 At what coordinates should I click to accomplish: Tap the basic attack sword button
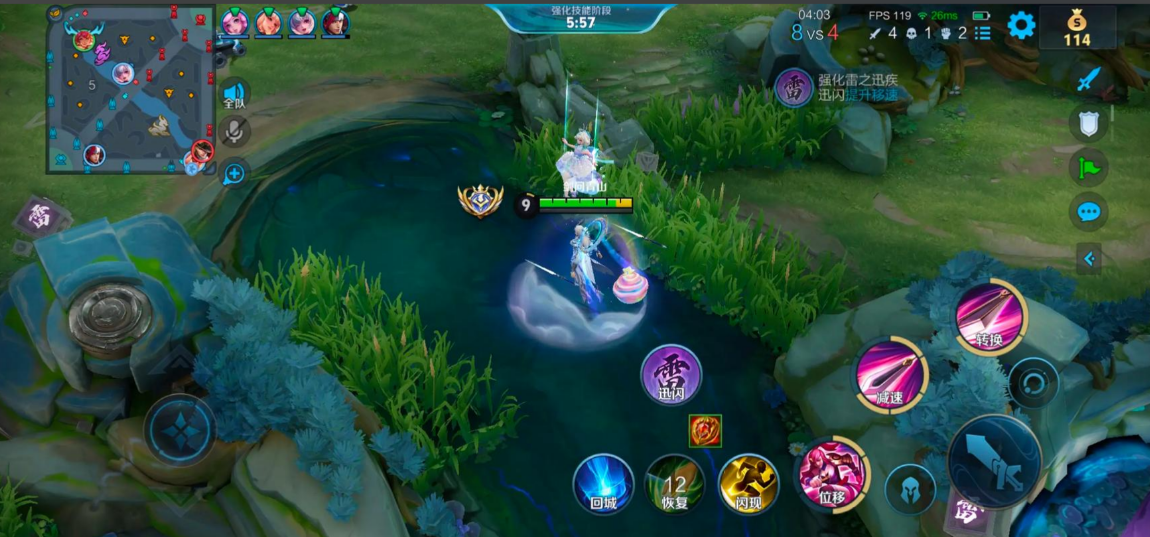994,461
